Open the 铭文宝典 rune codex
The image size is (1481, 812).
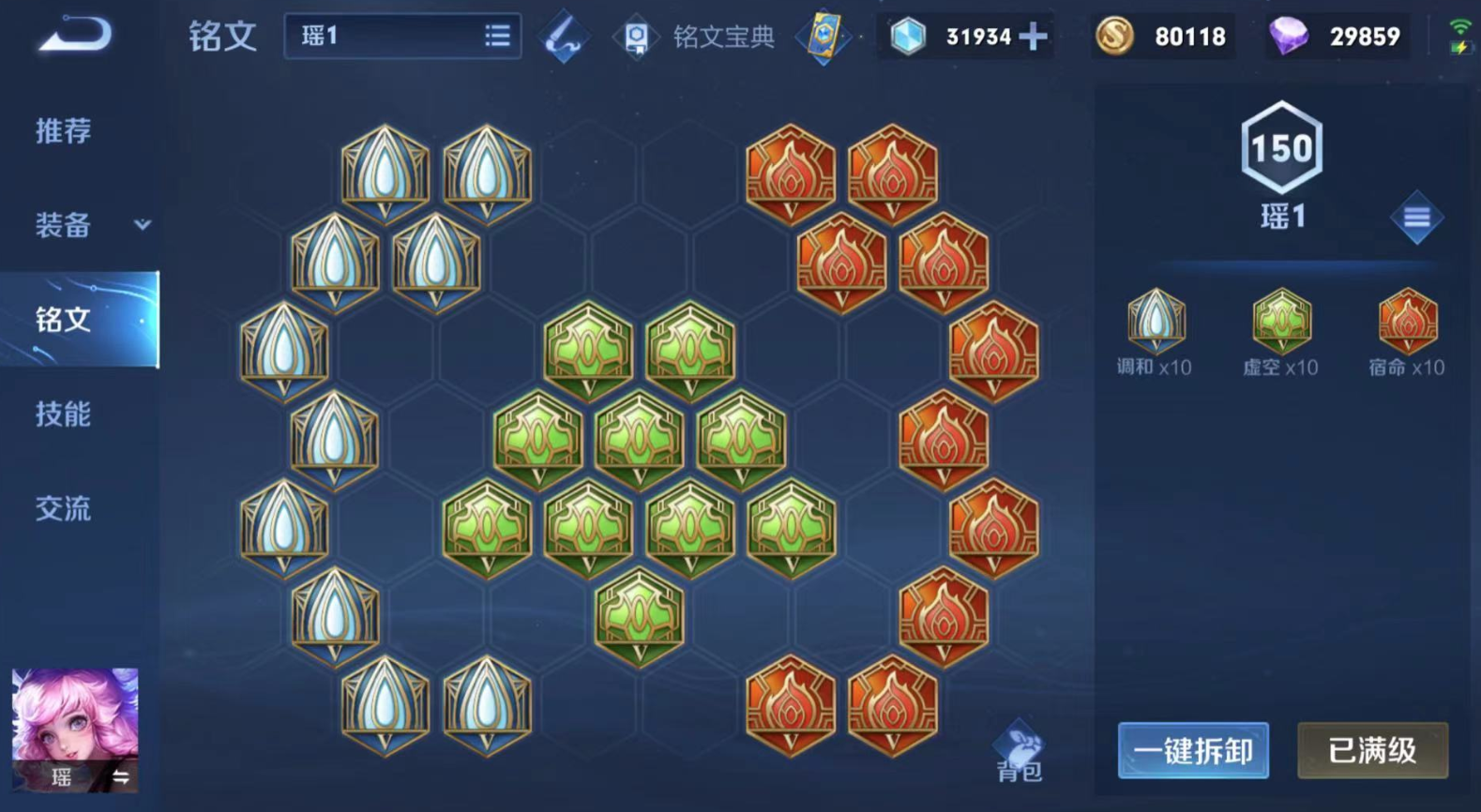[696, 37]
